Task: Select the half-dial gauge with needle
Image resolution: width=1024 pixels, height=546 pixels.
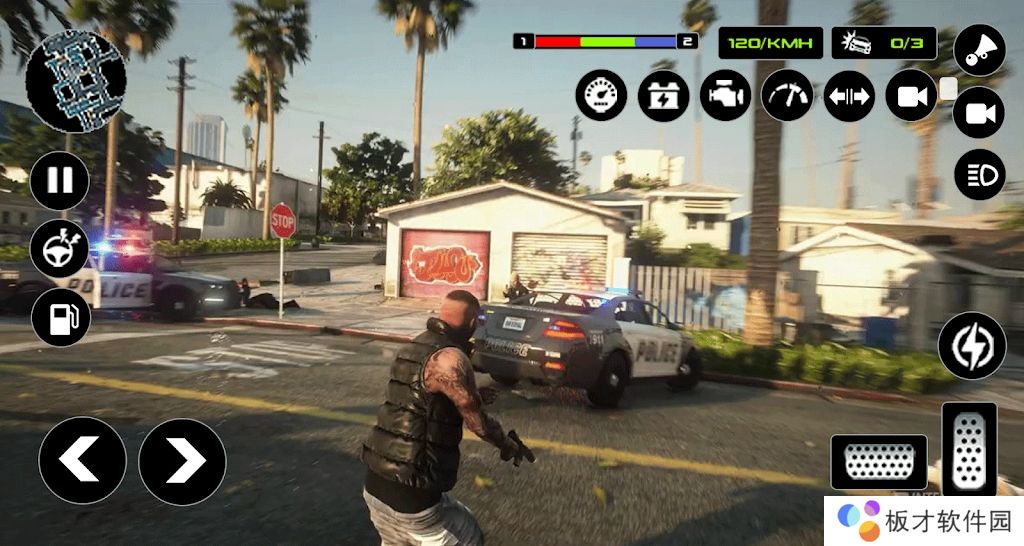Action: point(787,96)
